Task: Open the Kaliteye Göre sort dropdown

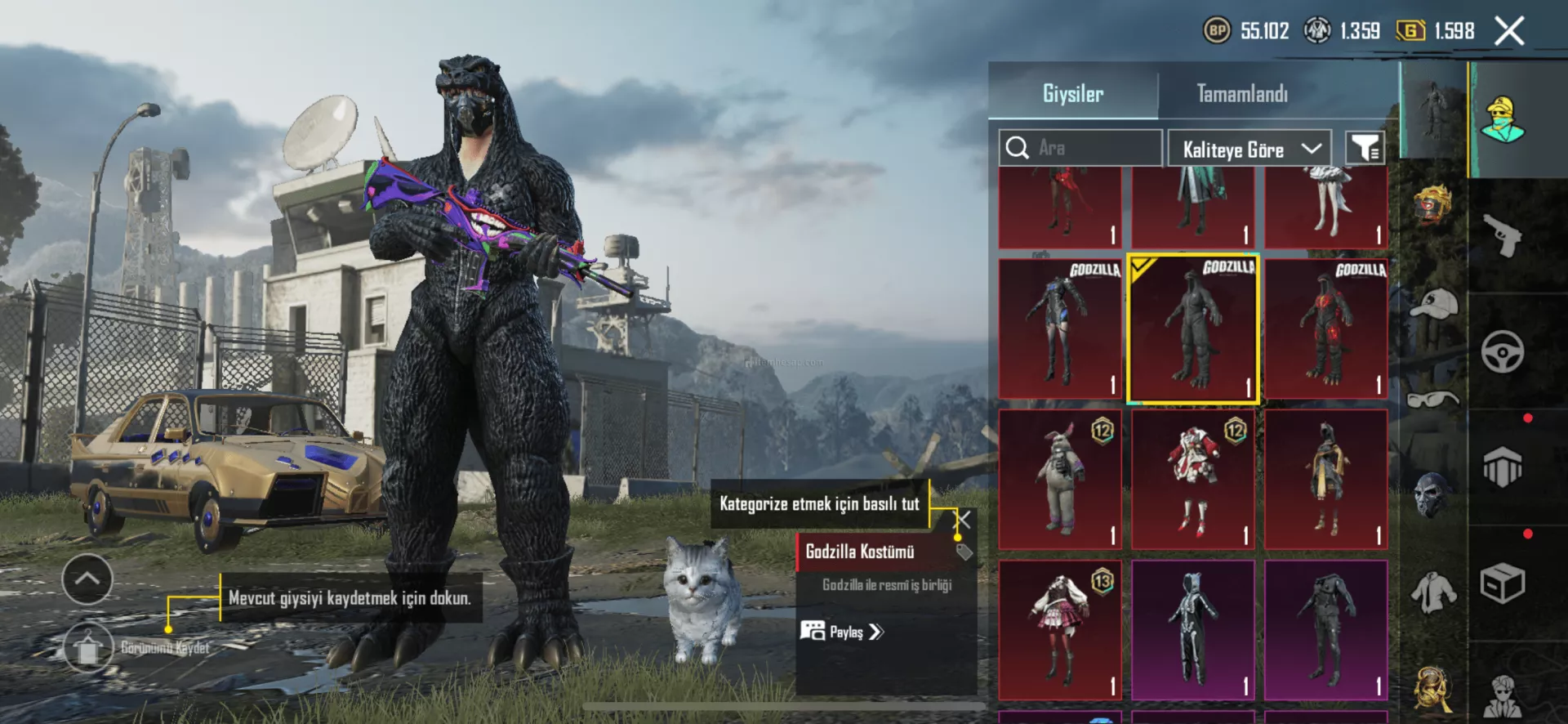Action: [x=1249, y=150]
